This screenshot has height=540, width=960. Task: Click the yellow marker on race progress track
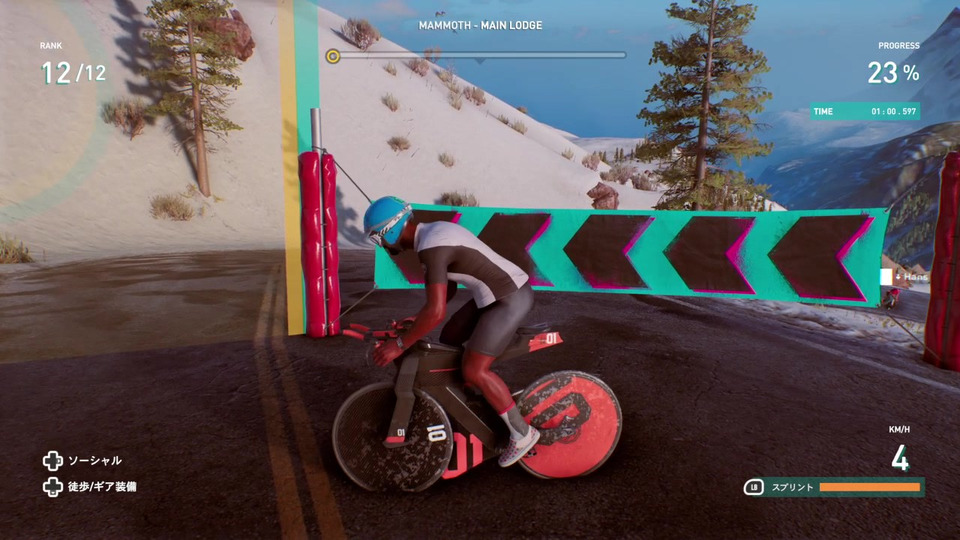pyautogui.click(x=333, y=56)
